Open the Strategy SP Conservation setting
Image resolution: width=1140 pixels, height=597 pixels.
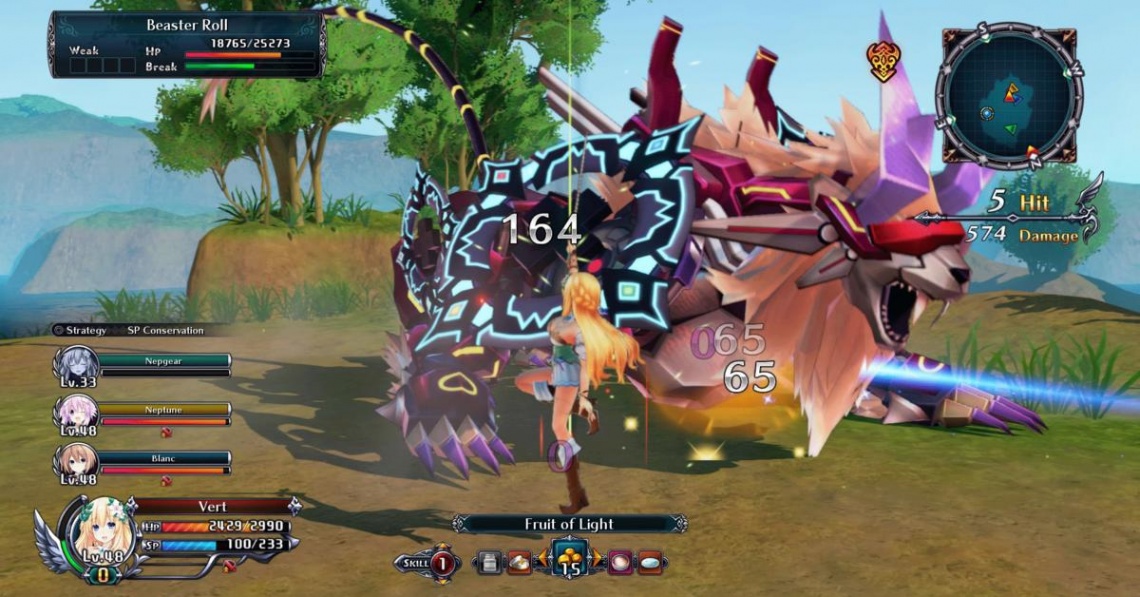coord(128,330)
